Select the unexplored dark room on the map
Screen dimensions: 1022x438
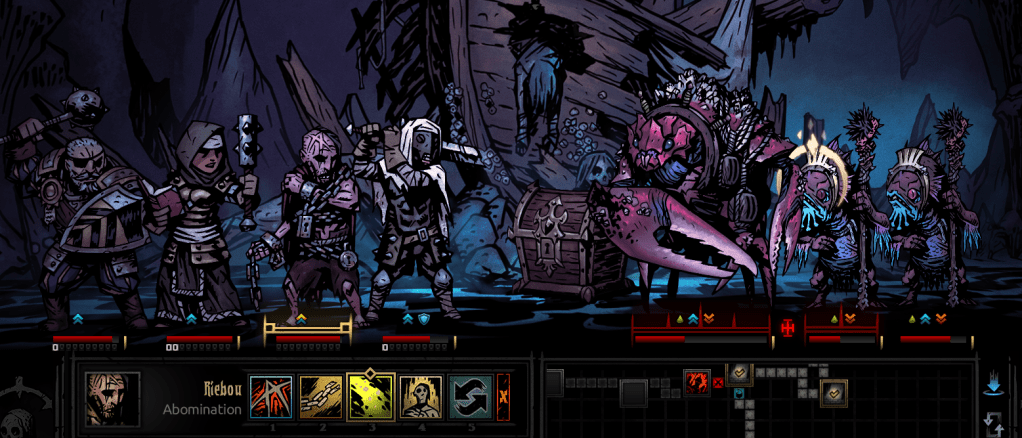coord(632,393)
